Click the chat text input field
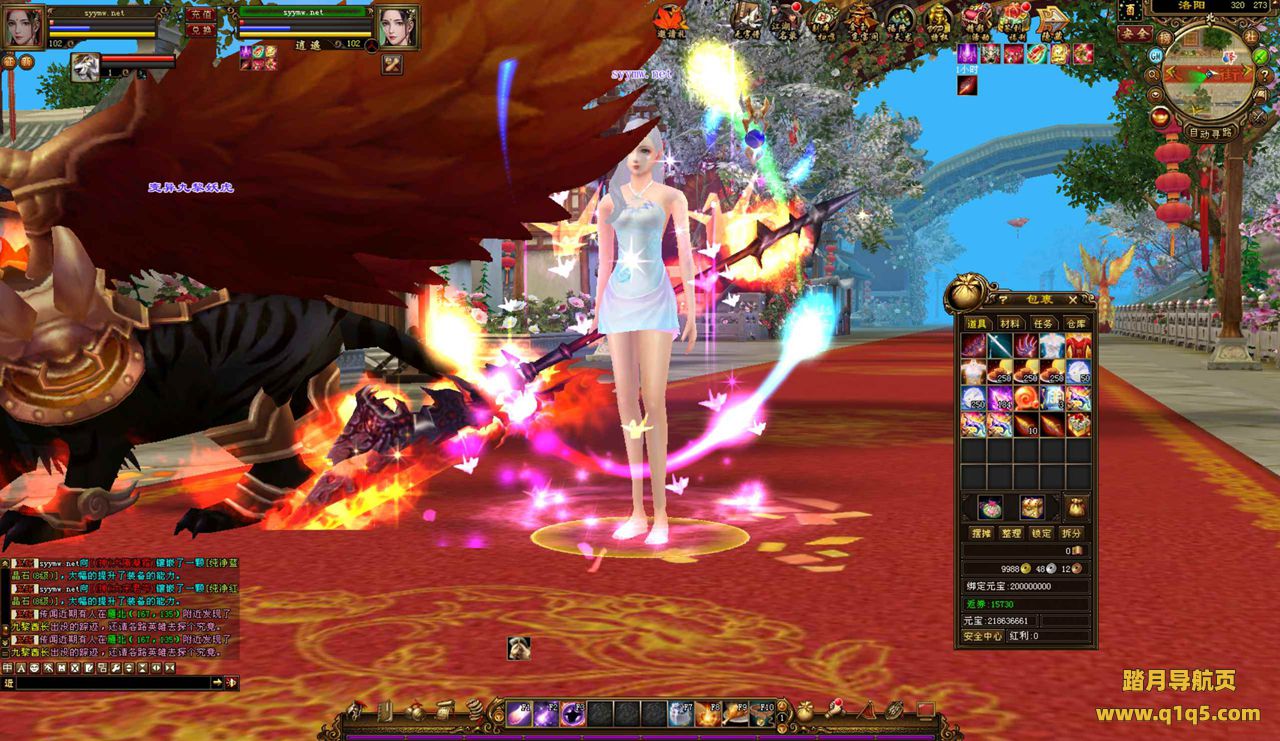 [112, 683]
